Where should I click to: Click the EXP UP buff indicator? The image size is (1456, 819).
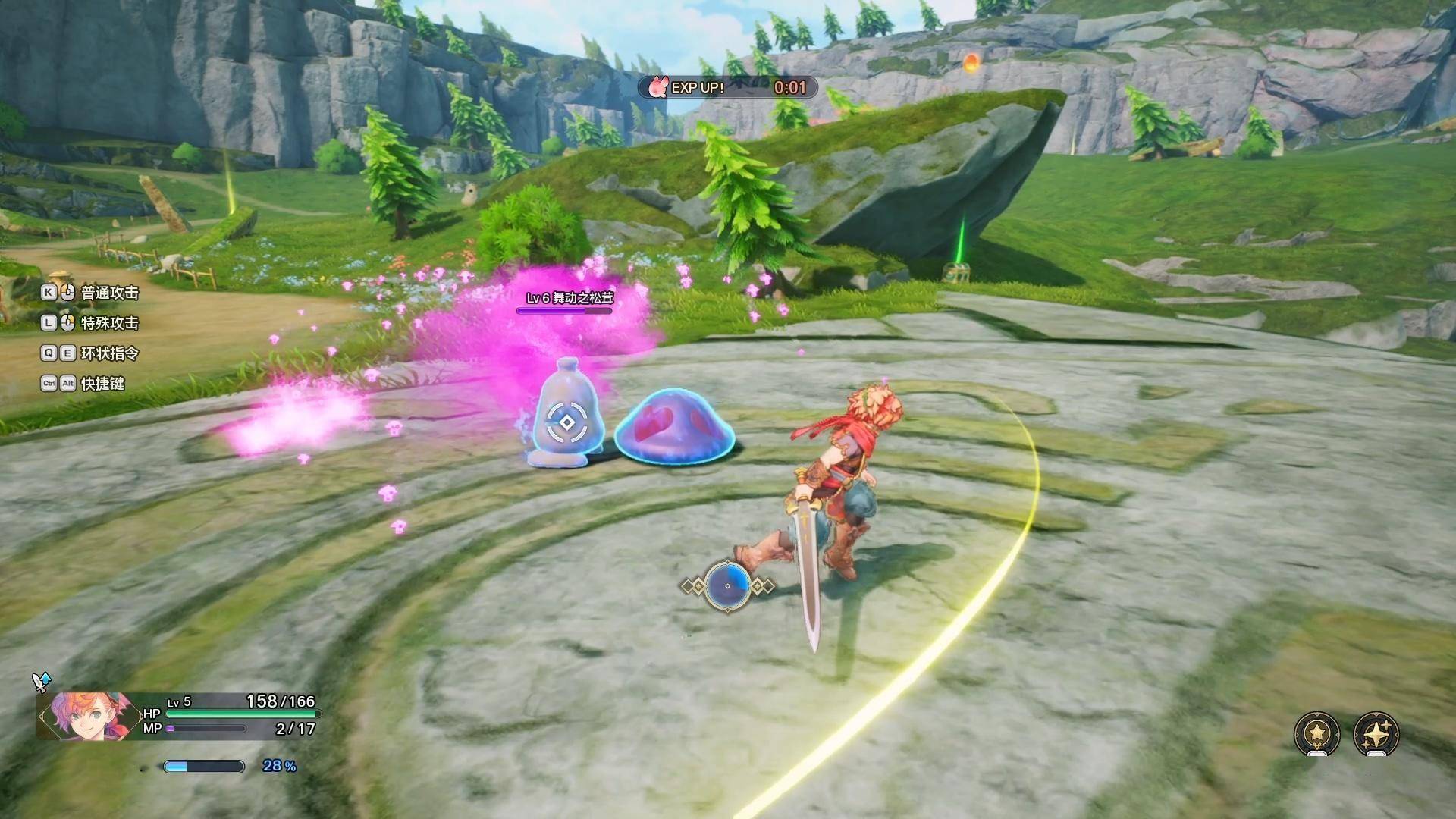point(726,88)
